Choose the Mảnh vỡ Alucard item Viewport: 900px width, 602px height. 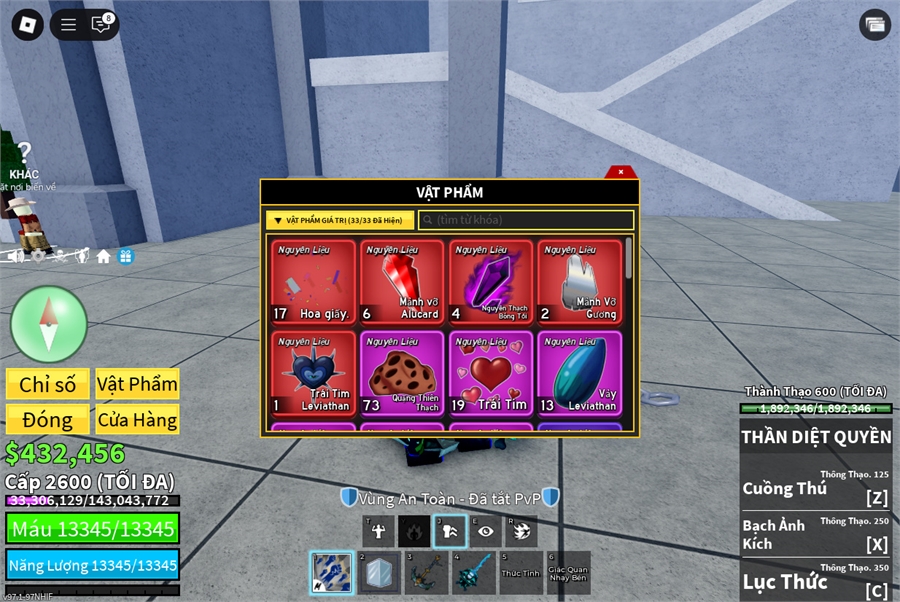(402, 281)
